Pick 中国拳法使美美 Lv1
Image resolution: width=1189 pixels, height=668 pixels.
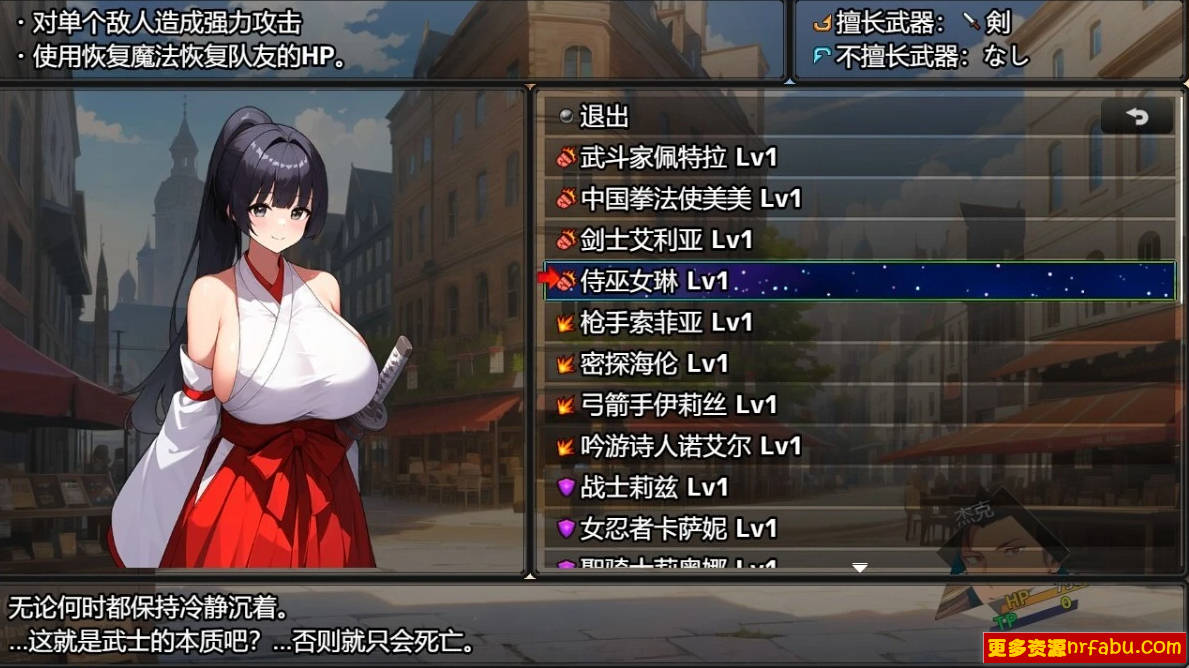[x=690, y=199]
